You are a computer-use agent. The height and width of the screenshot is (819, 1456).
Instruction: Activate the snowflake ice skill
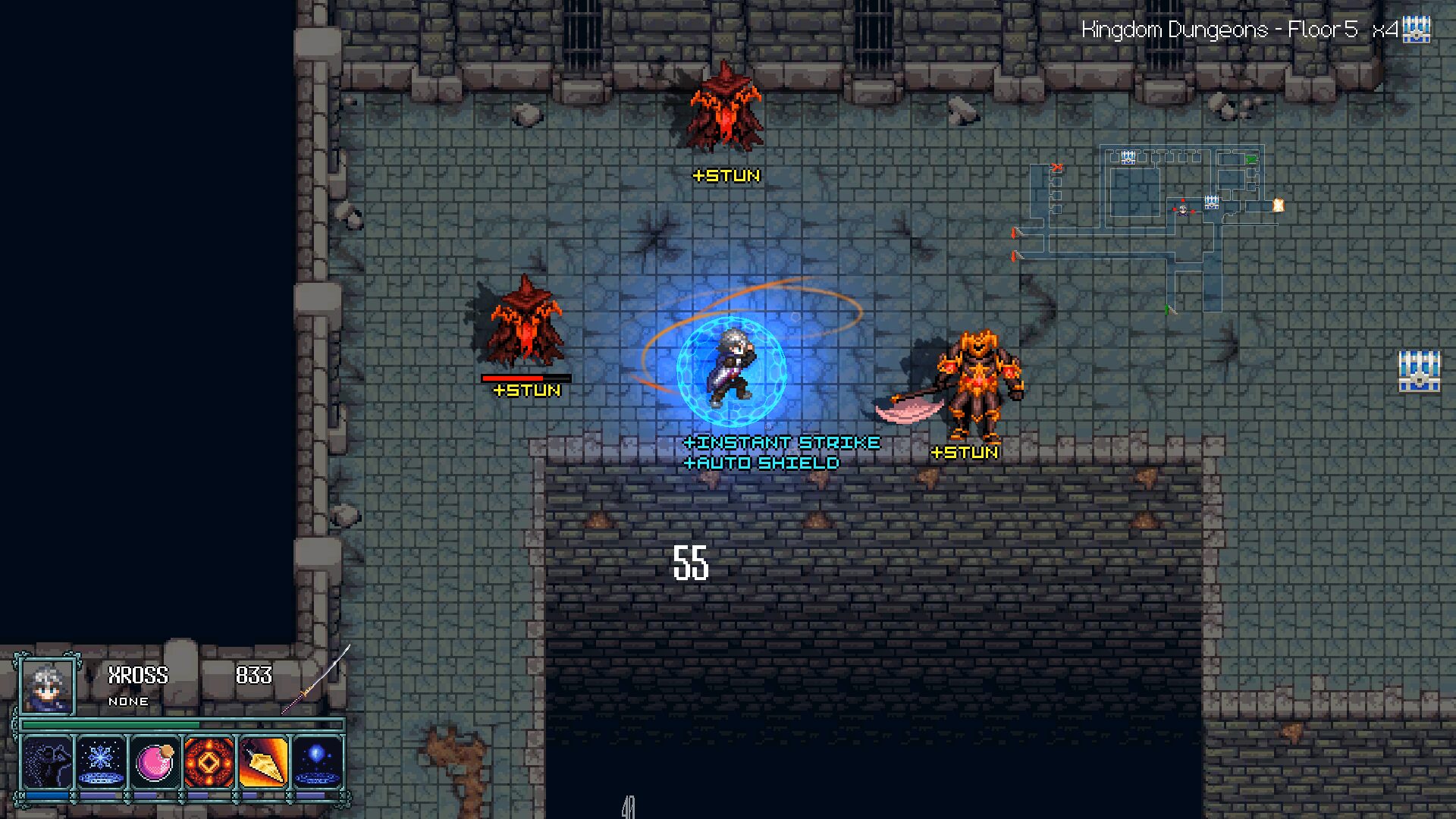tap(101, 761)
